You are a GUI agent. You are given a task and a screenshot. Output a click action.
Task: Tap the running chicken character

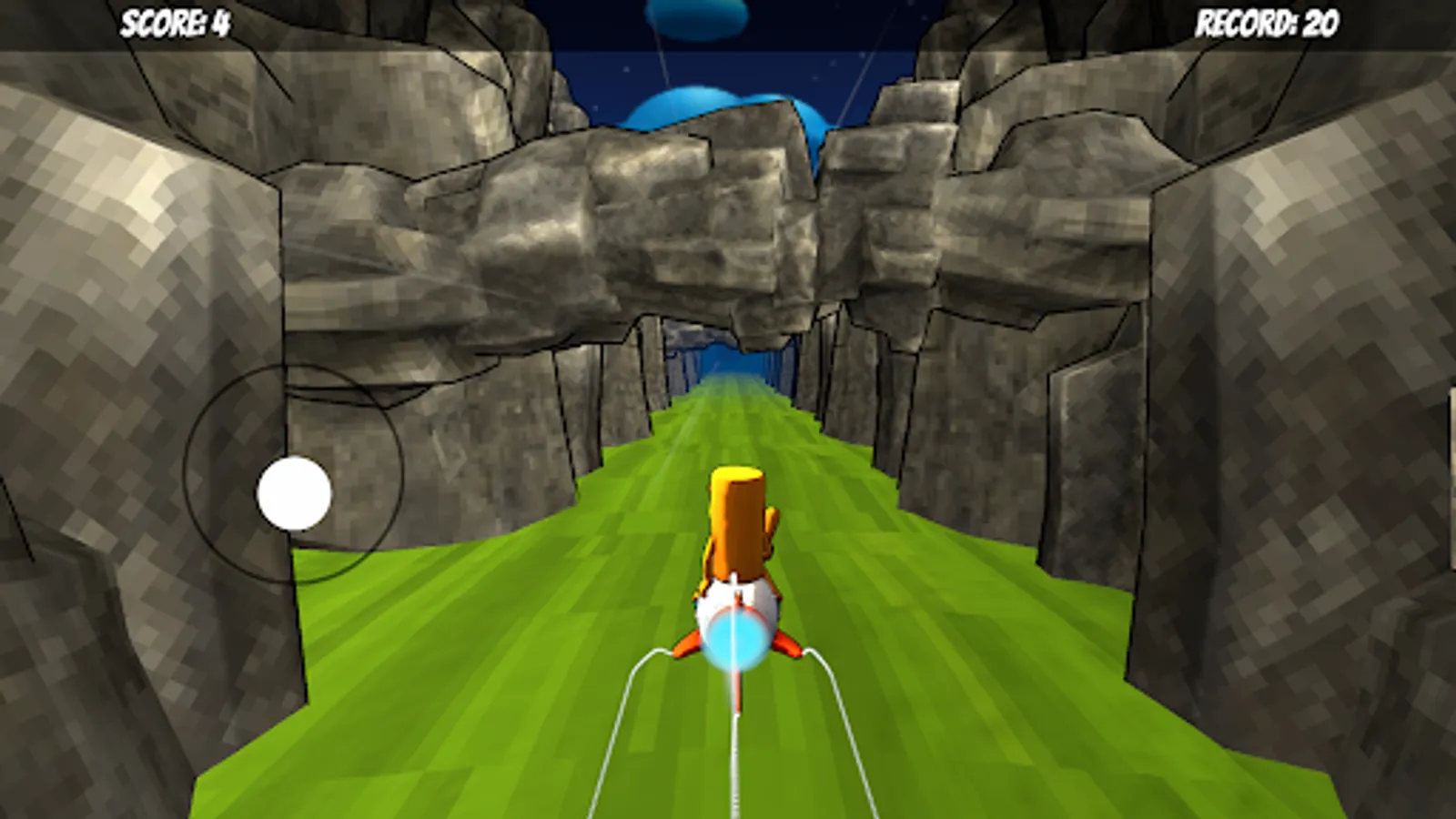pyautogui.click(x=737, y=528)
